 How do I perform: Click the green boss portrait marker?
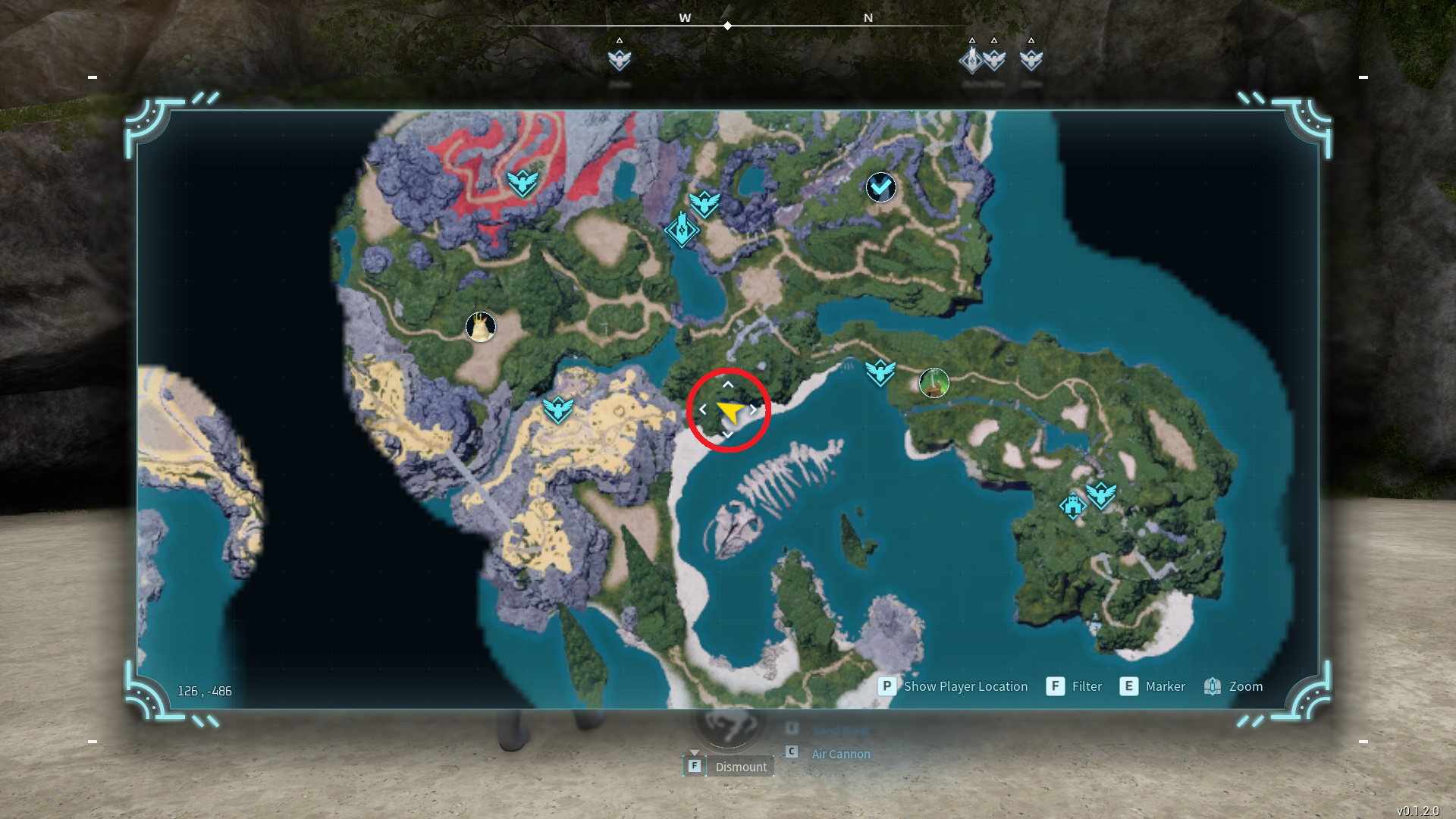coord(934,383)
